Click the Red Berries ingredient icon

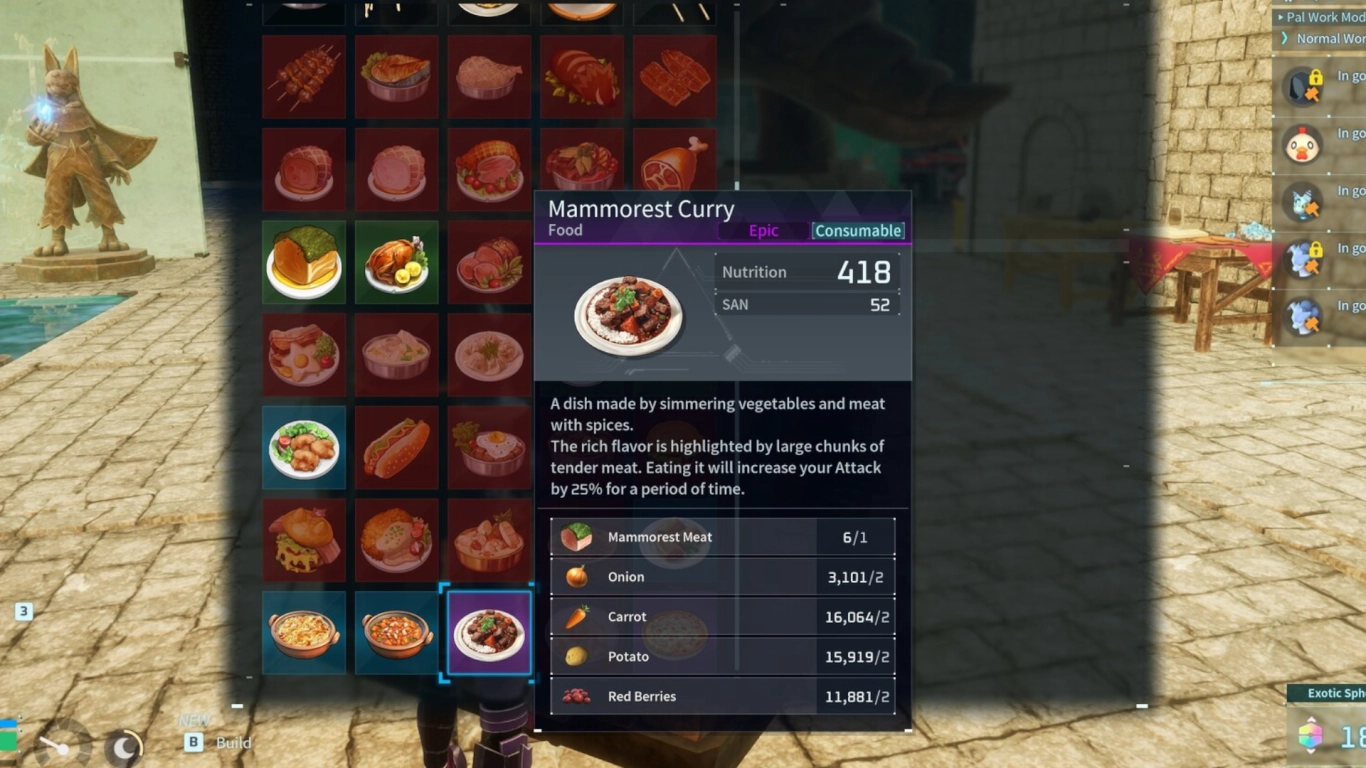[x=575, y=696]
